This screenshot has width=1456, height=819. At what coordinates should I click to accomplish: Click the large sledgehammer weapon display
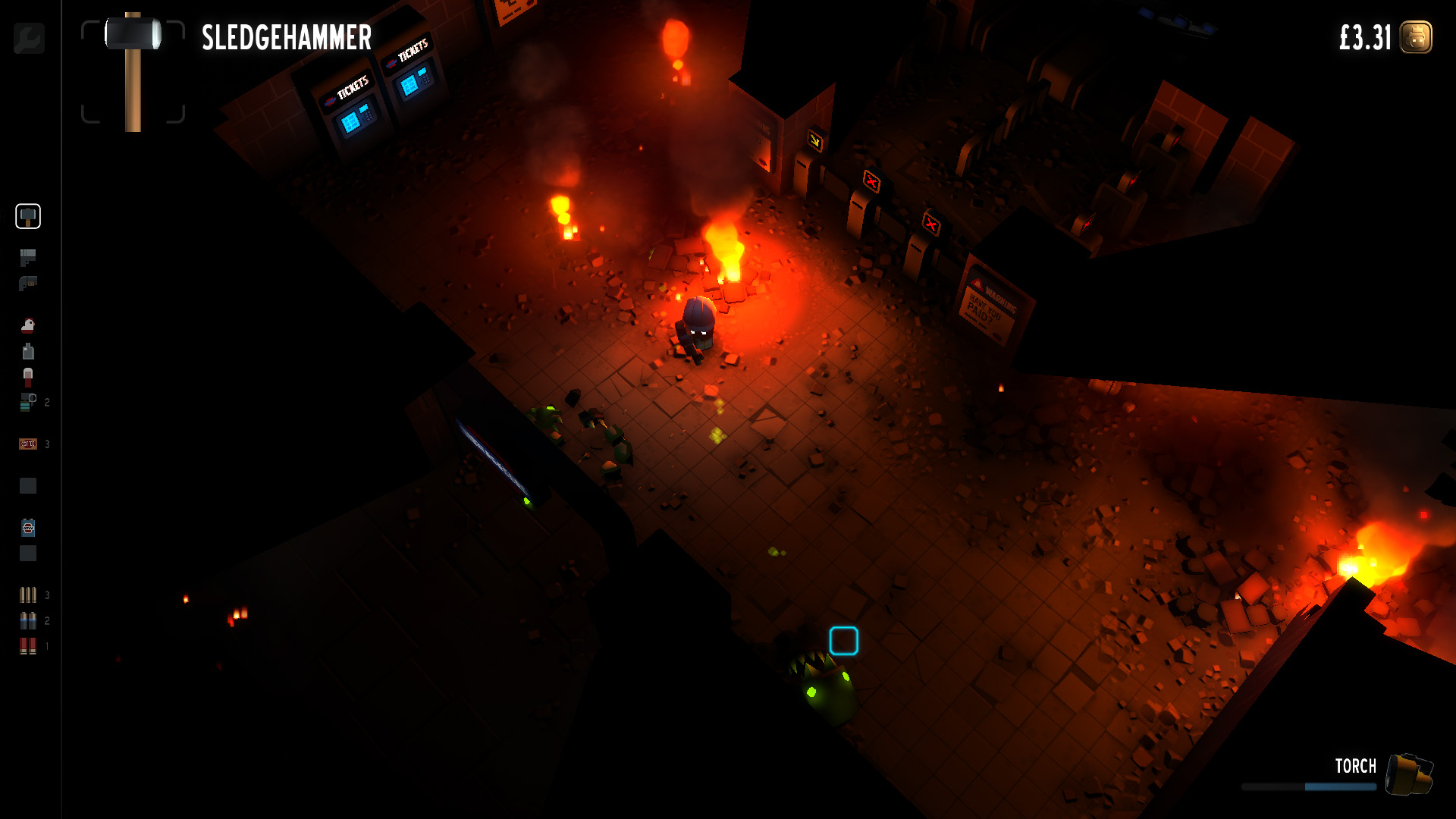133,71
